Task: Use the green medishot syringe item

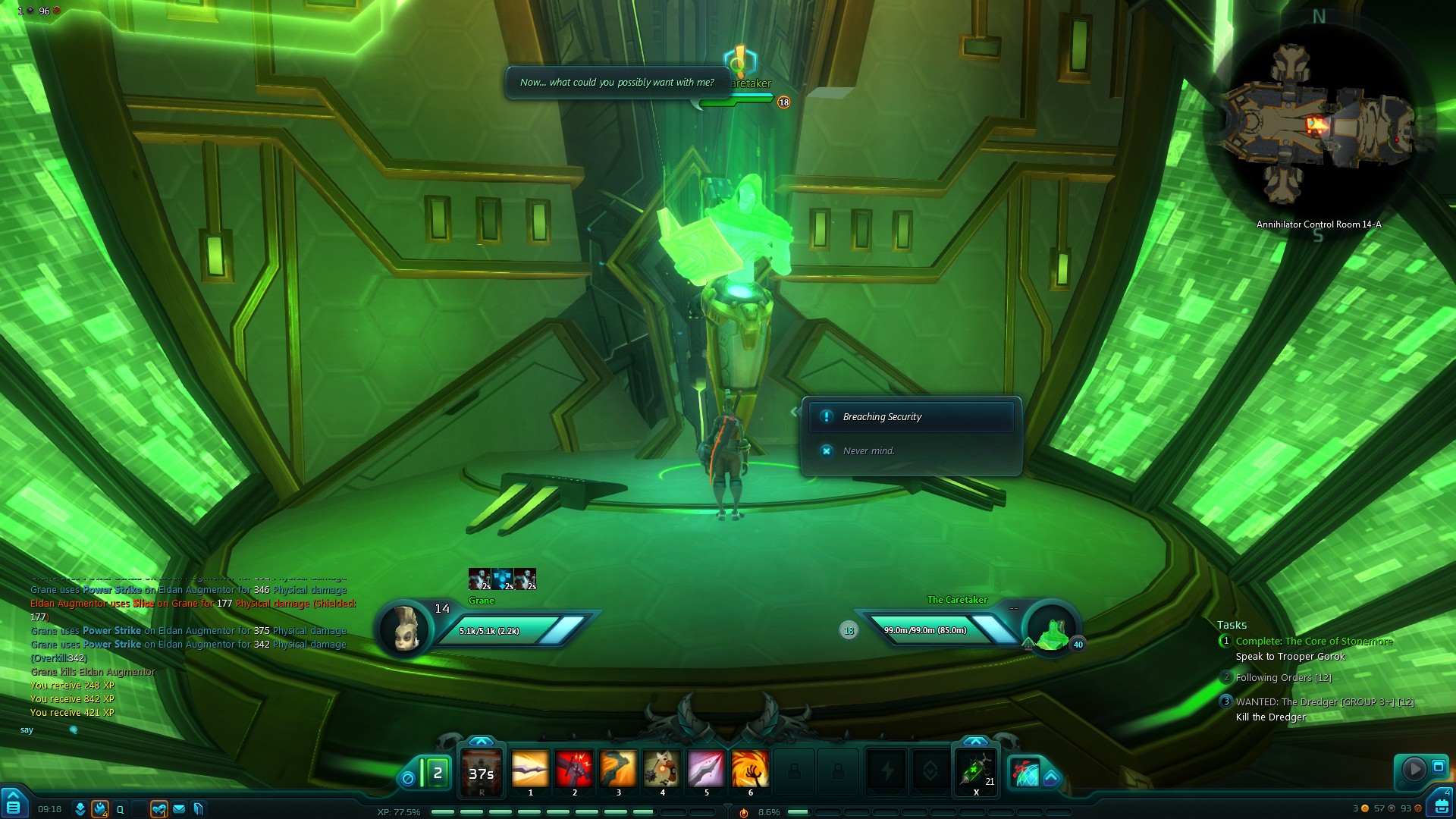Action: [x=976, y=771]
